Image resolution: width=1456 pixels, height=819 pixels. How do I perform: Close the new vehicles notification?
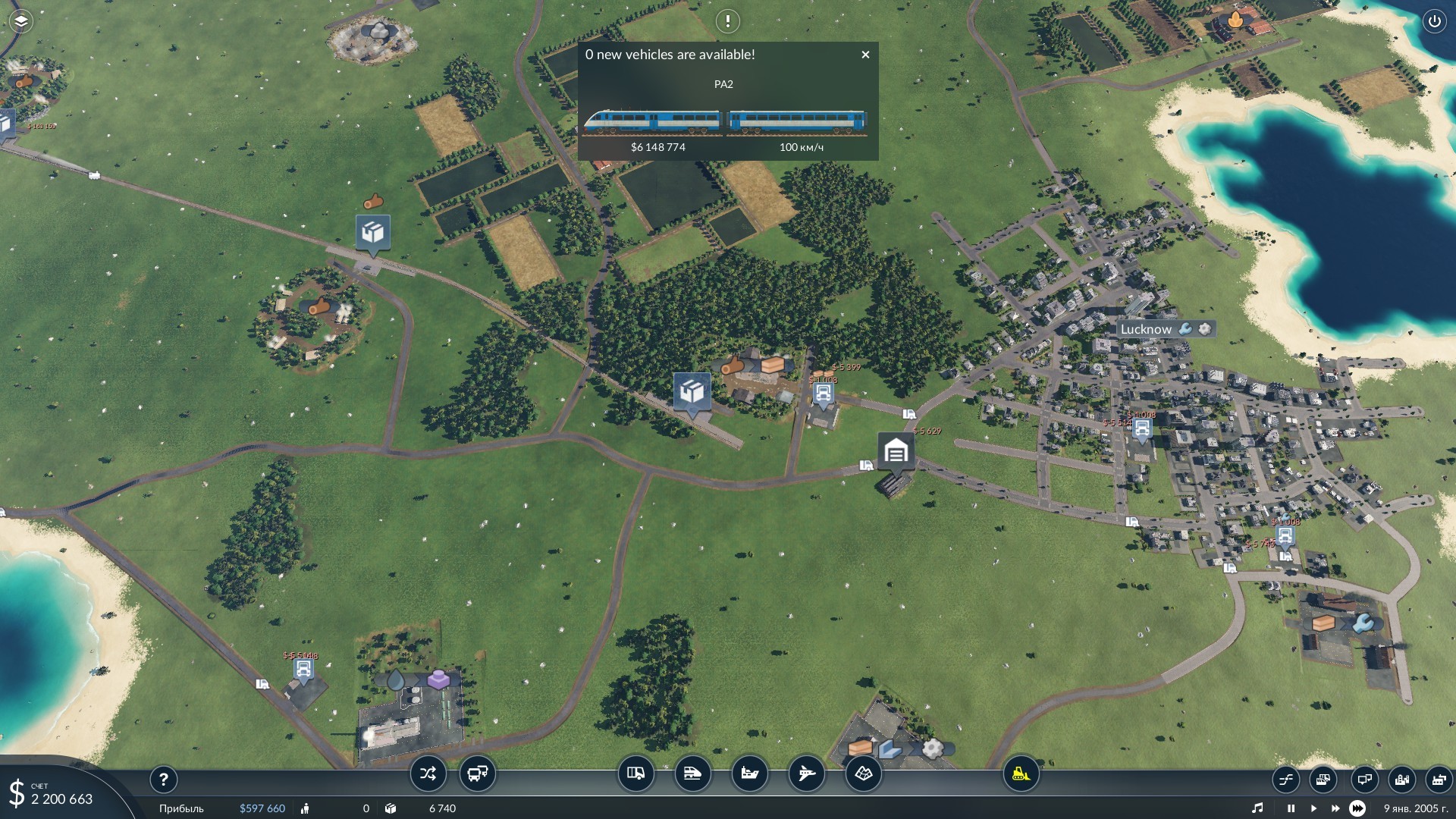[x=865, y=55]
